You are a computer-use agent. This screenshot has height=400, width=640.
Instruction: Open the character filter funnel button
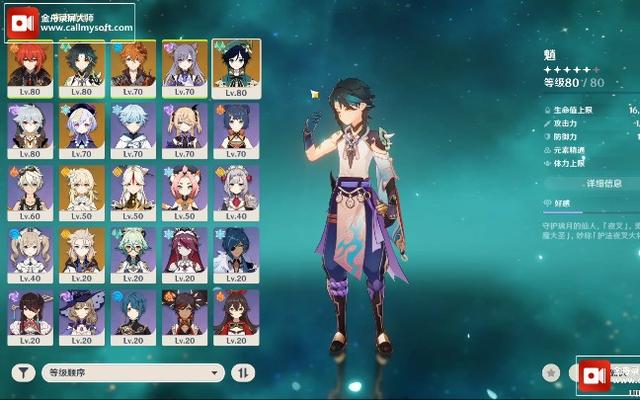click(x=23, y=372)
